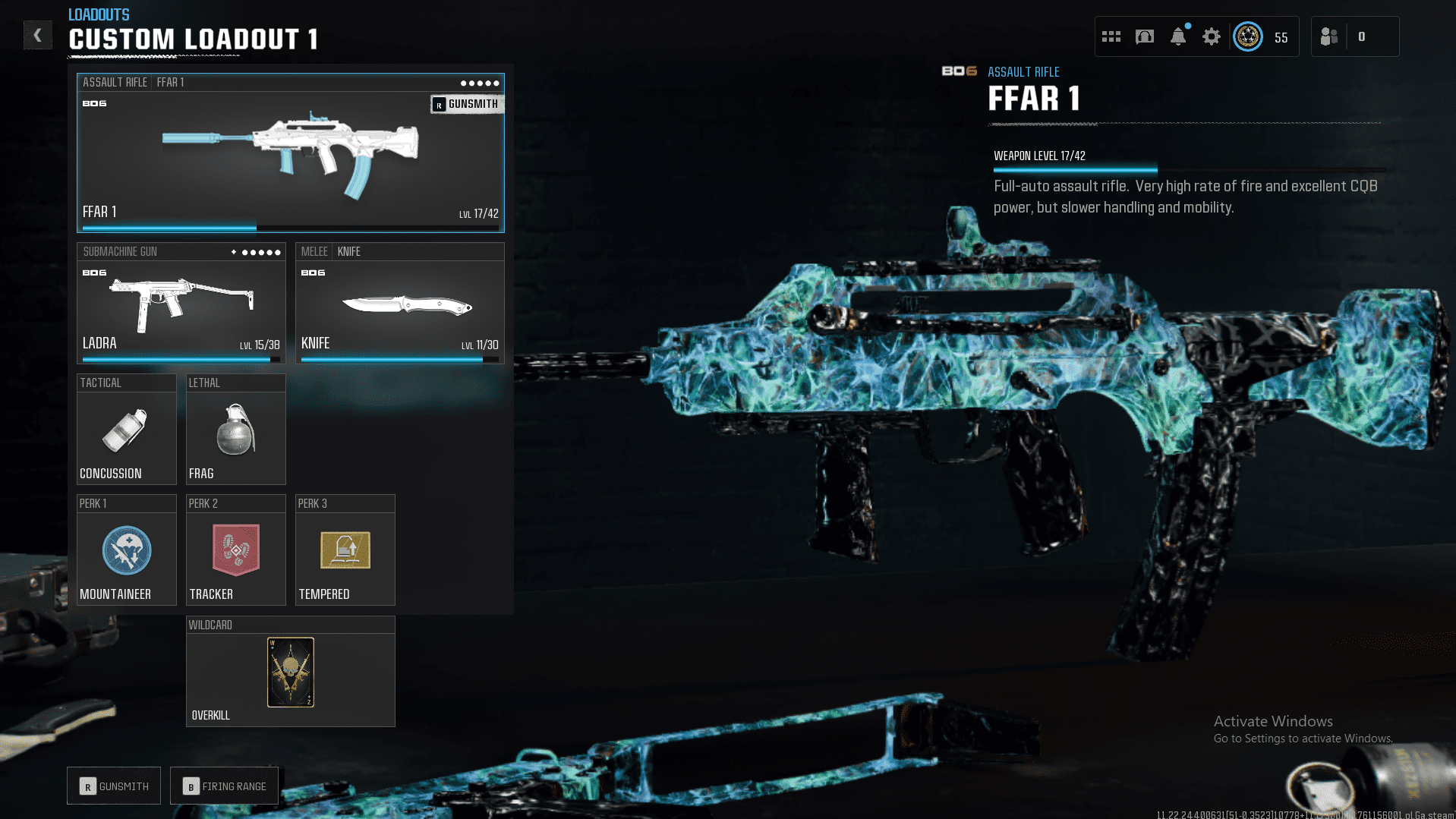Select the Tempered perk icon
The height and width of the screenshot is (819, 1456).
click(345, 551)
